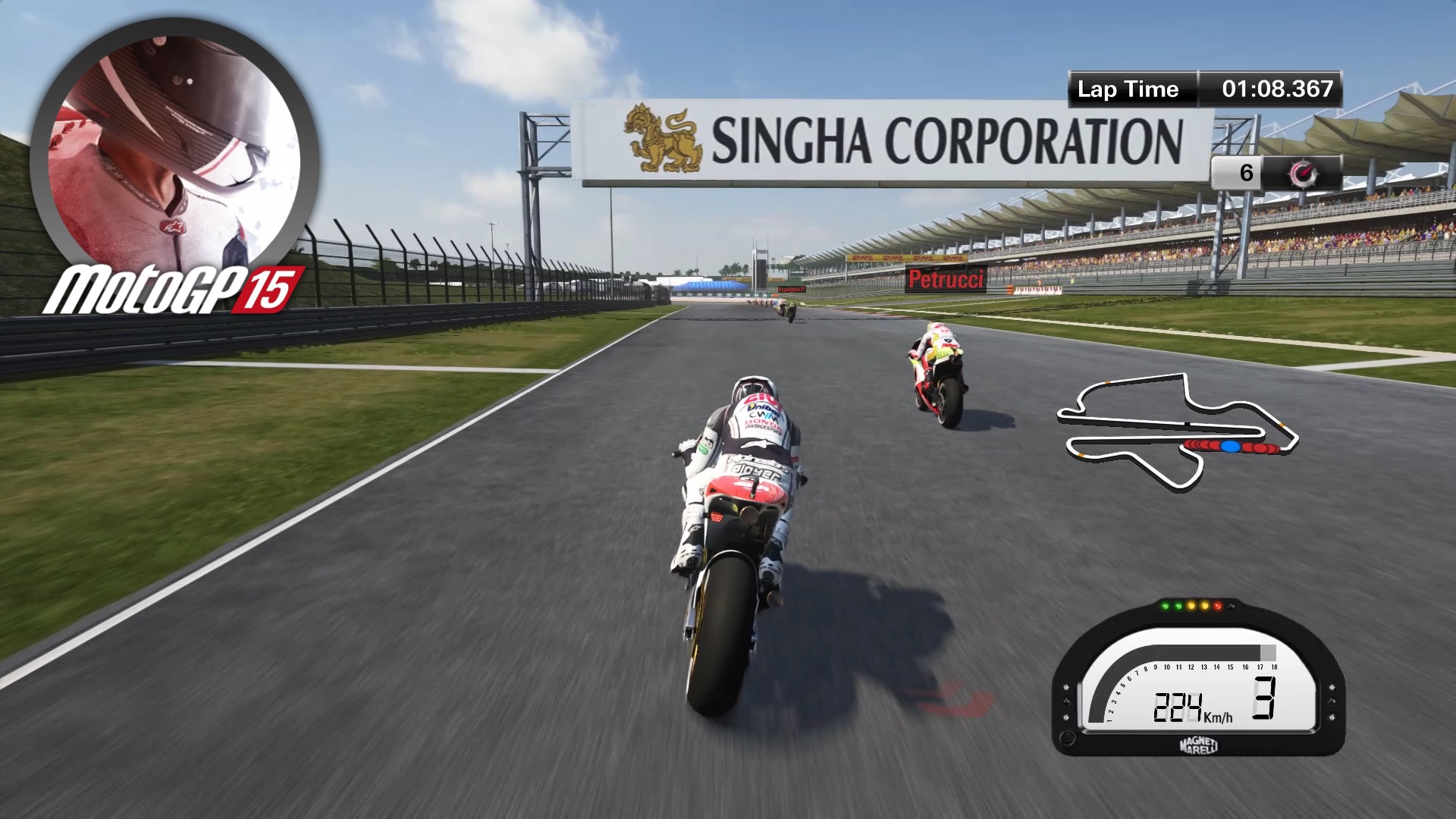Screen dimensions: 1456x819
Task: Click the round button on dashboard left
Action: click(1068, 739)
